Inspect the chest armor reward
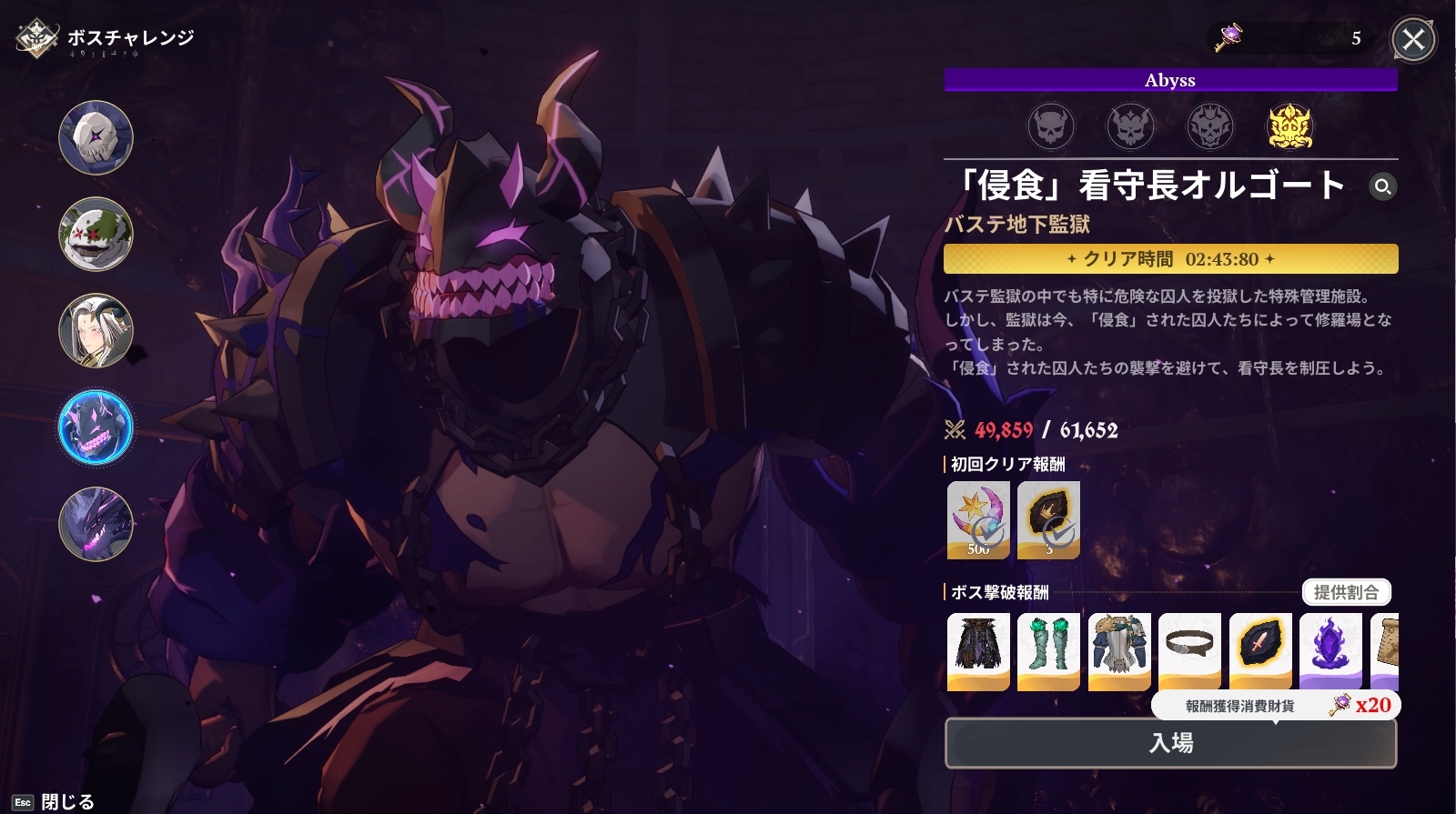 [1119, 651]
